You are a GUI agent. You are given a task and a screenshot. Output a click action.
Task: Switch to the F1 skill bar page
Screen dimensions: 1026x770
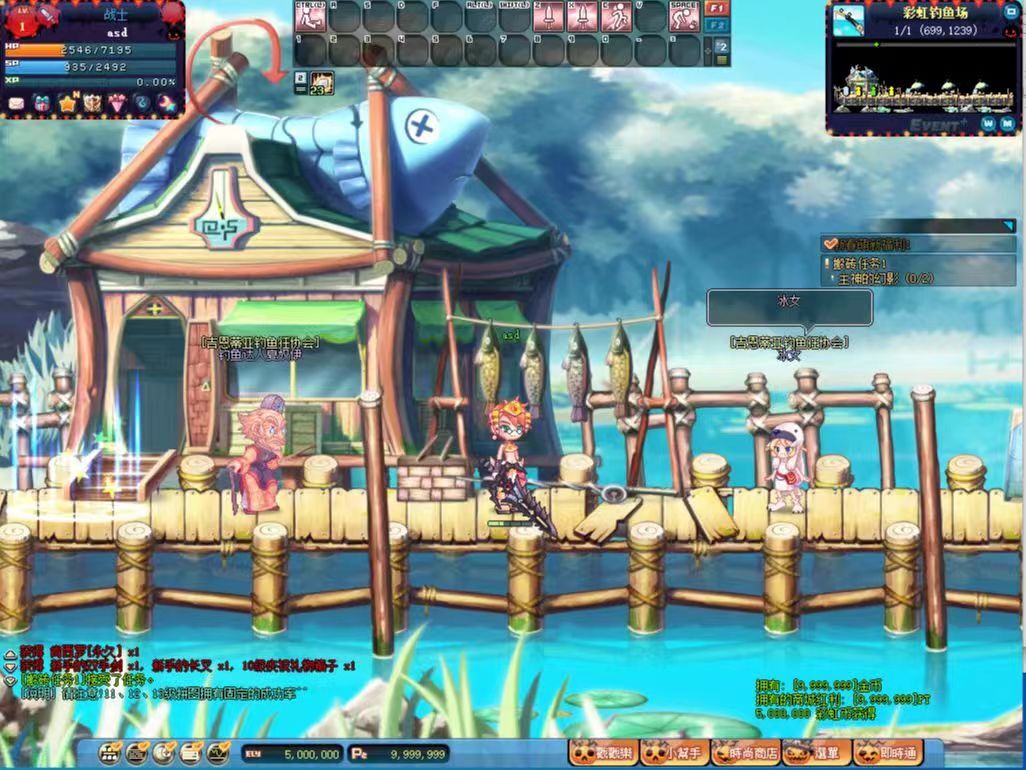point(717,8)
